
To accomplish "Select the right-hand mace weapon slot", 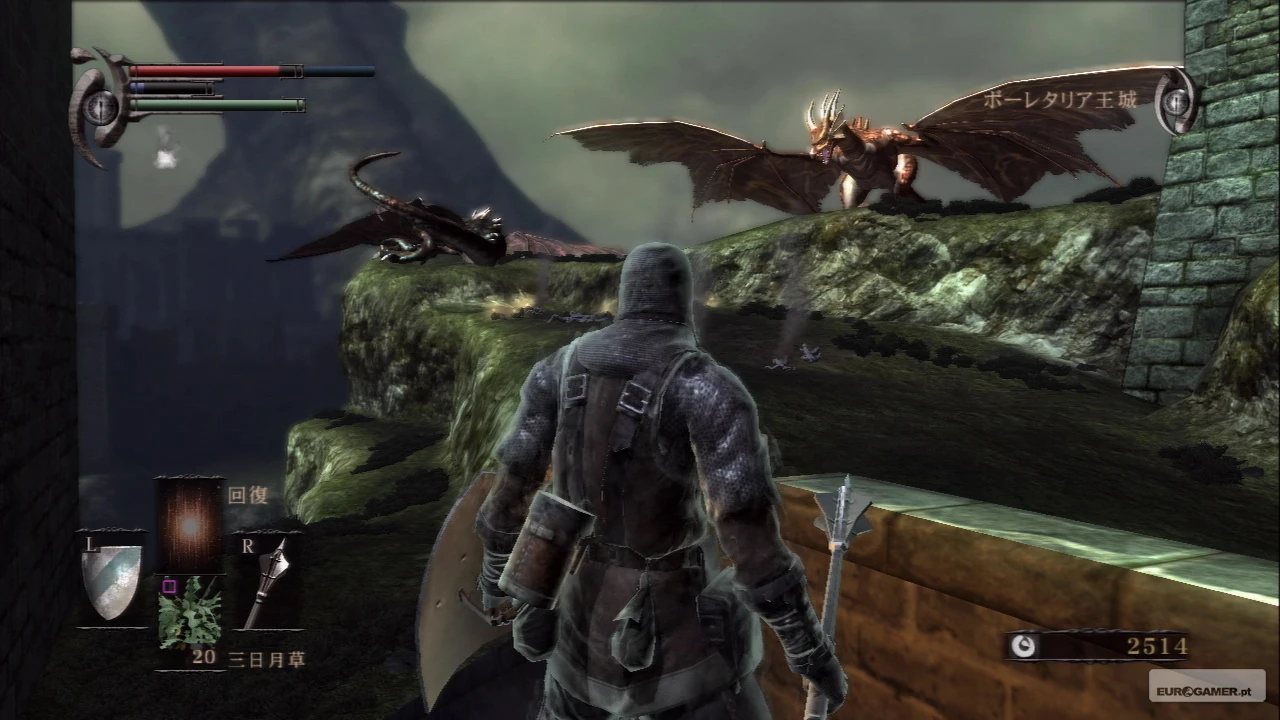I will tap(266, 581).
